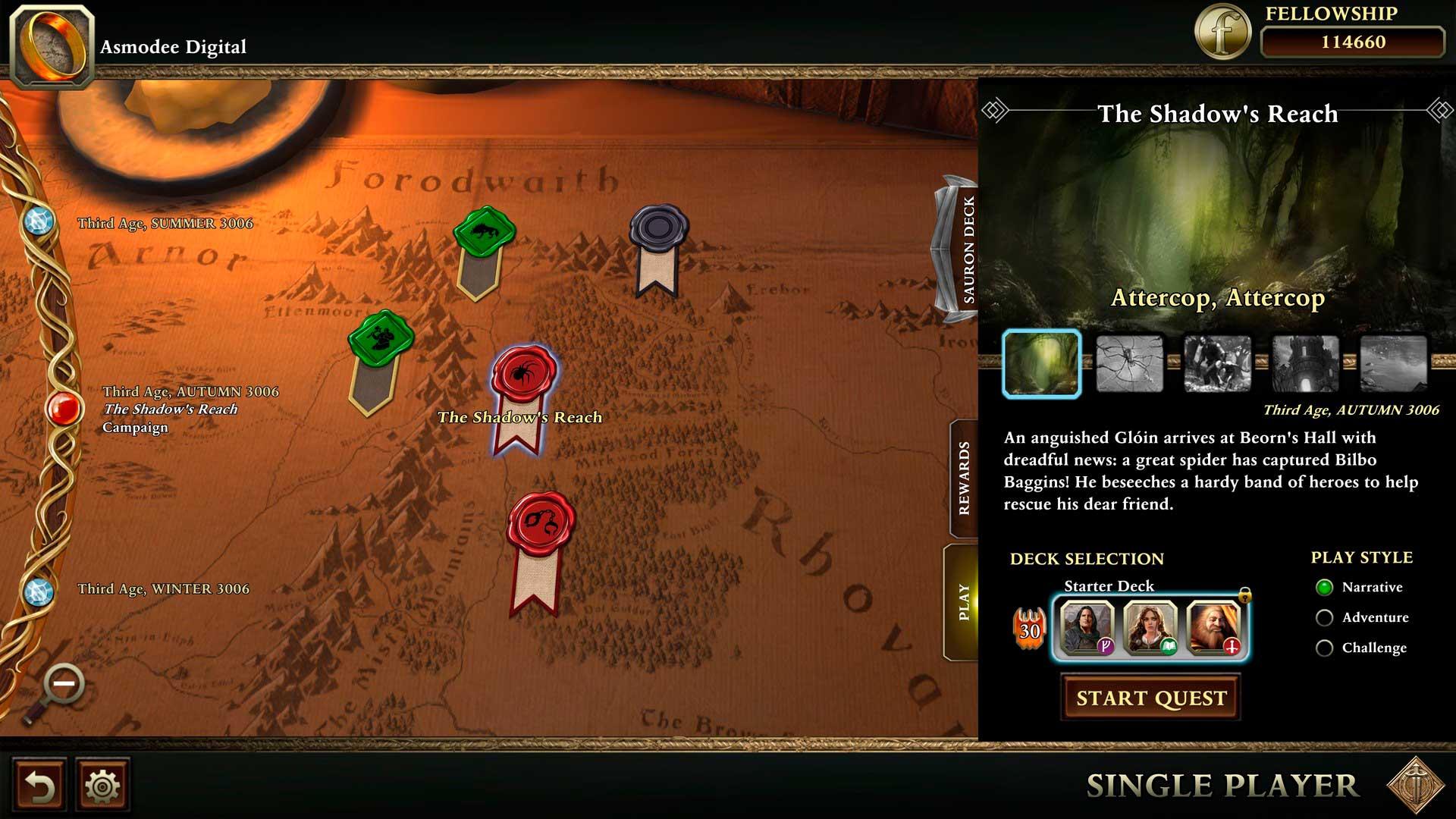Open settings with the gear button

click(102, 786)
